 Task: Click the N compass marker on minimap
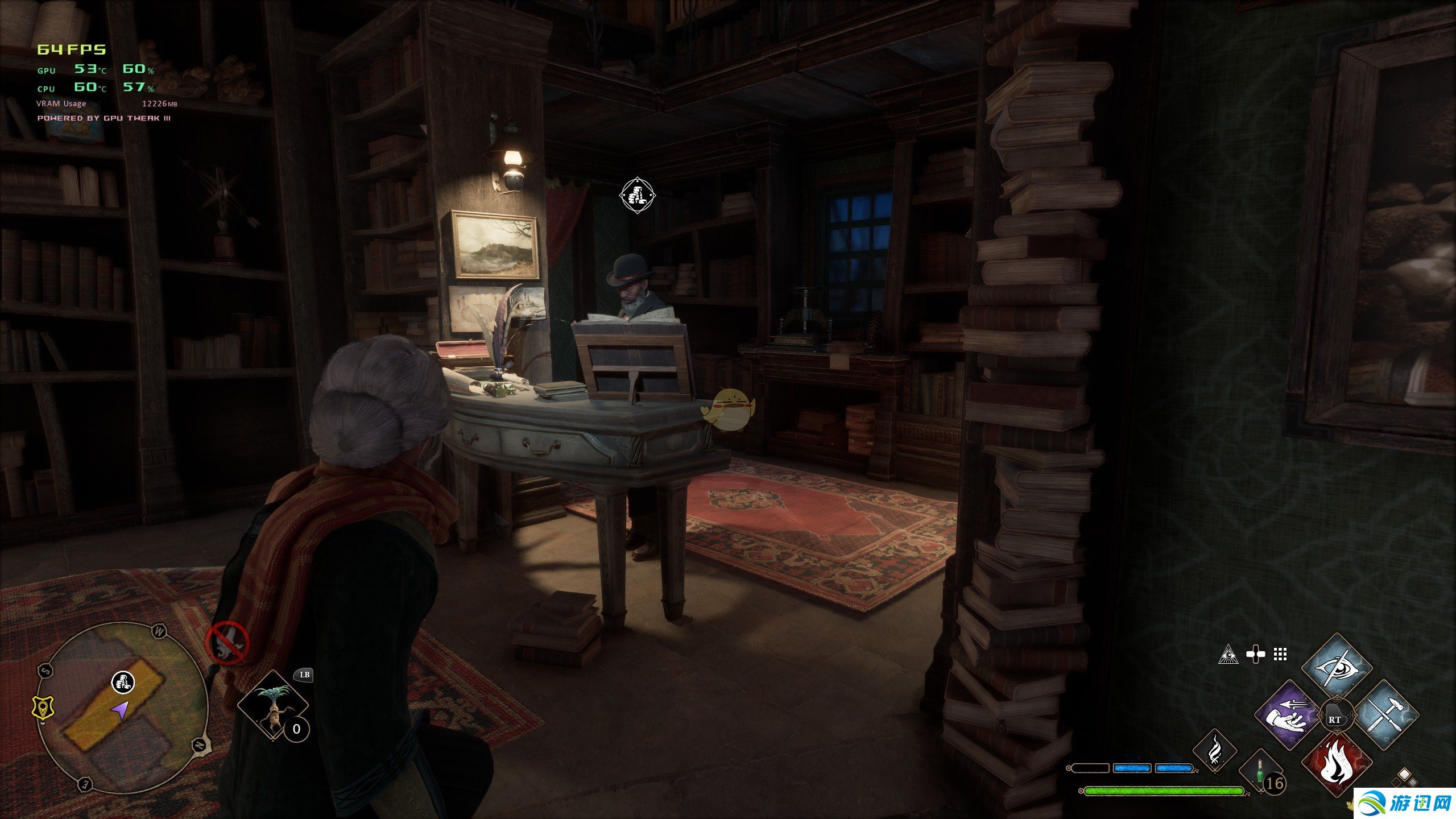tap(200, 744)
